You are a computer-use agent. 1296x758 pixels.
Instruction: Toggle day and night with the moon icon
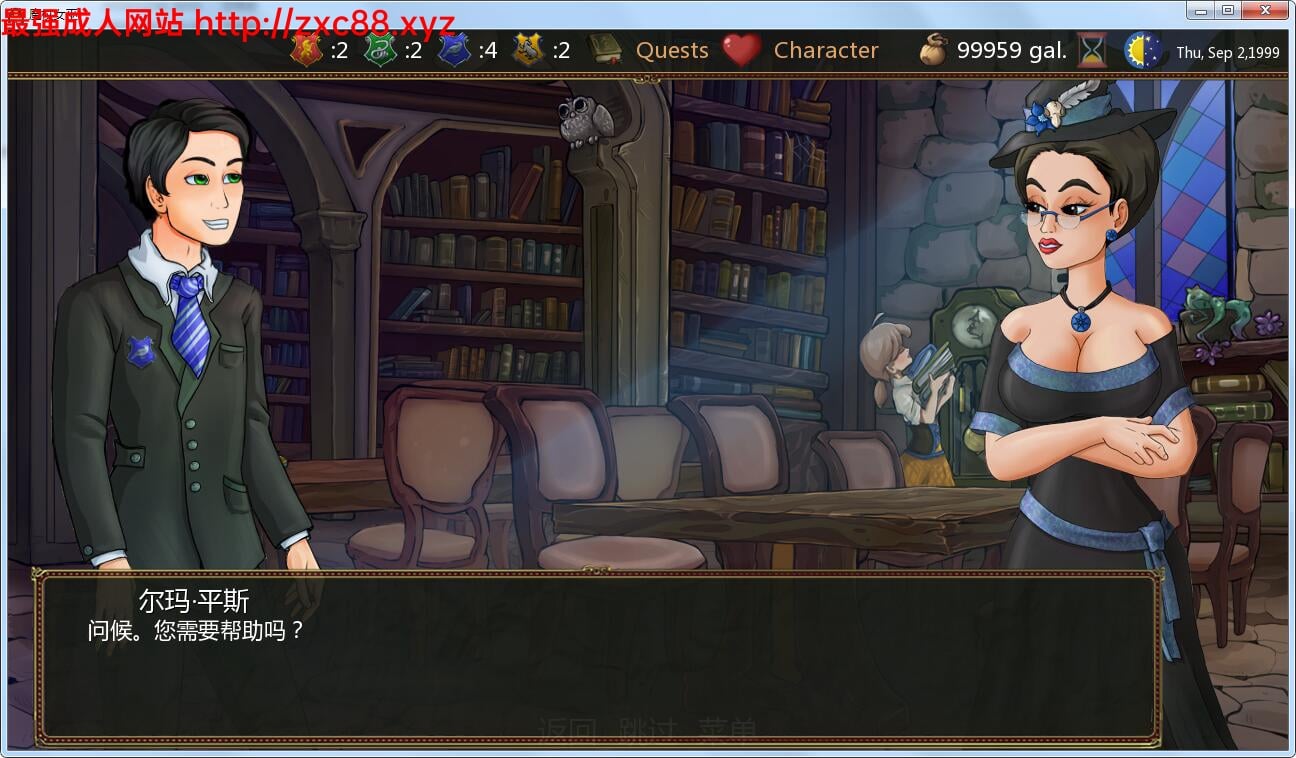click(x=1143, y=49)
